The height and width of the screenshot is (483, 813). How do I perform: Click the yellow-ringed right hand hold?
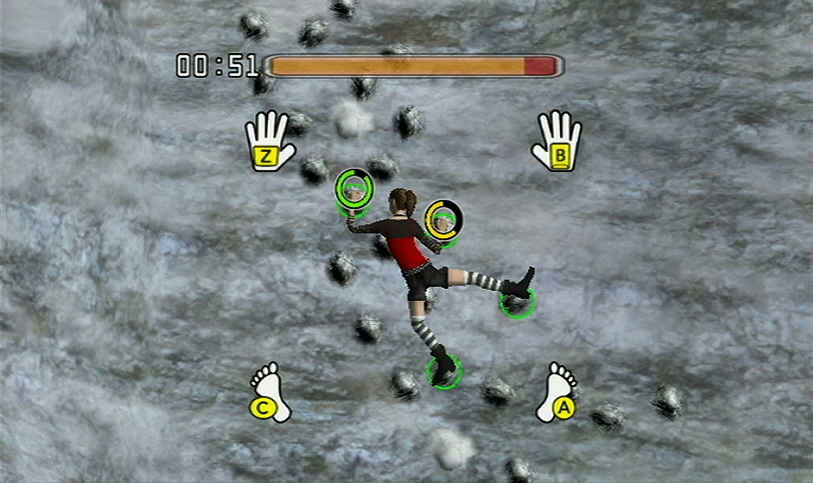442,219
